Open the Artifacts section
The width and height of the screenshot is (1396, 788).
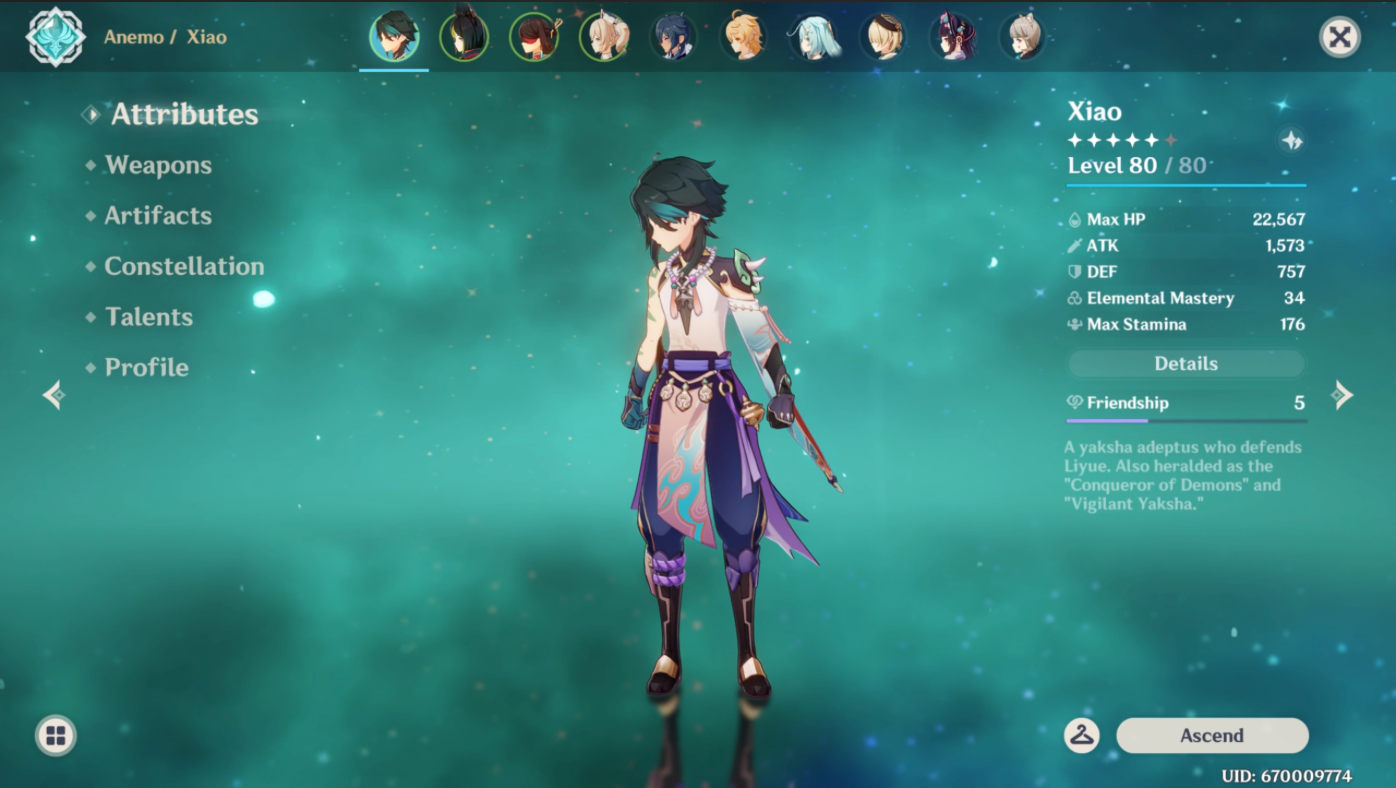point(157,215)
